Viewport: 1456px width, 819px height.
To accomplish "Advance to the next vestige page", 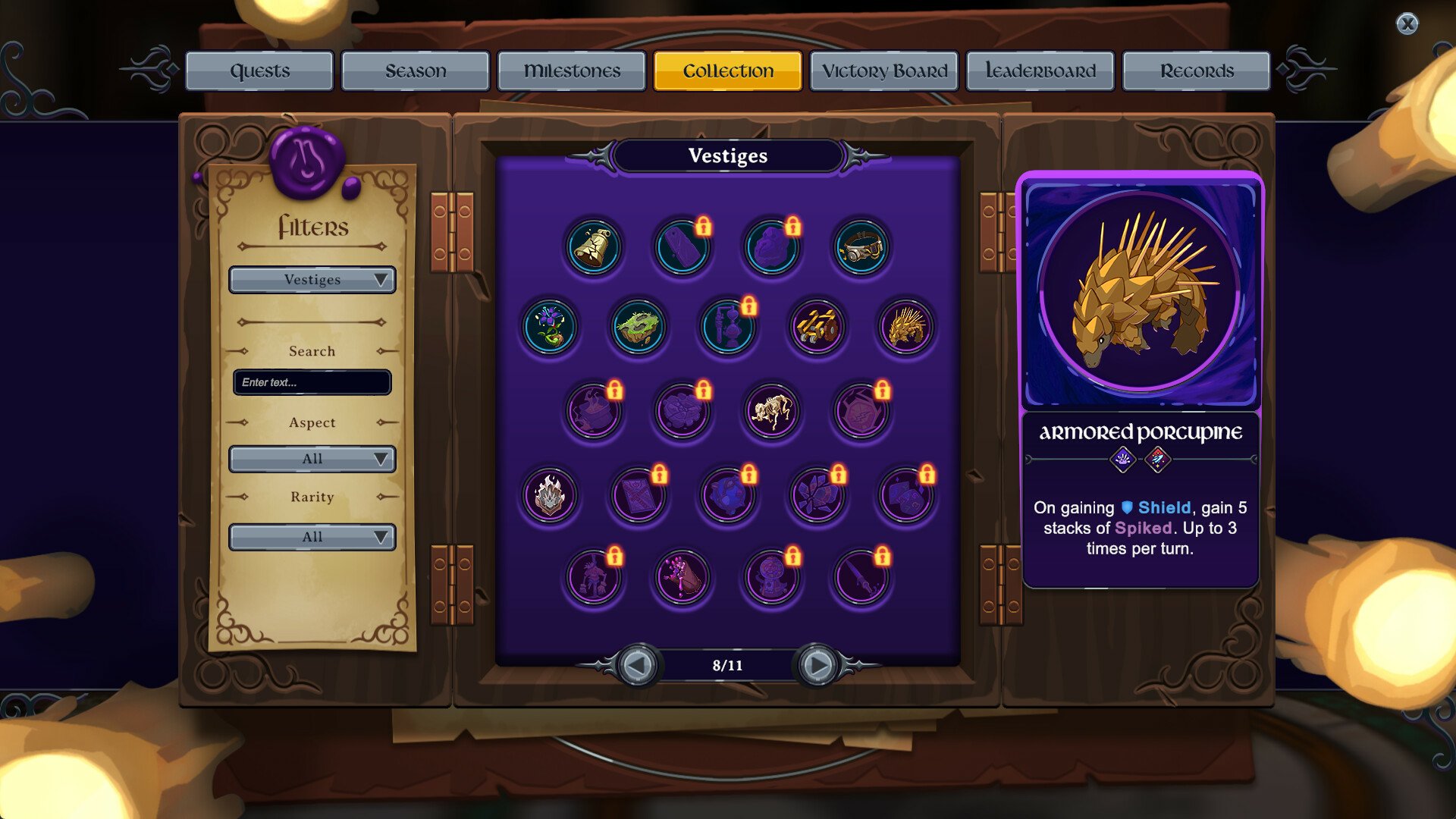I will pos(817,666).
